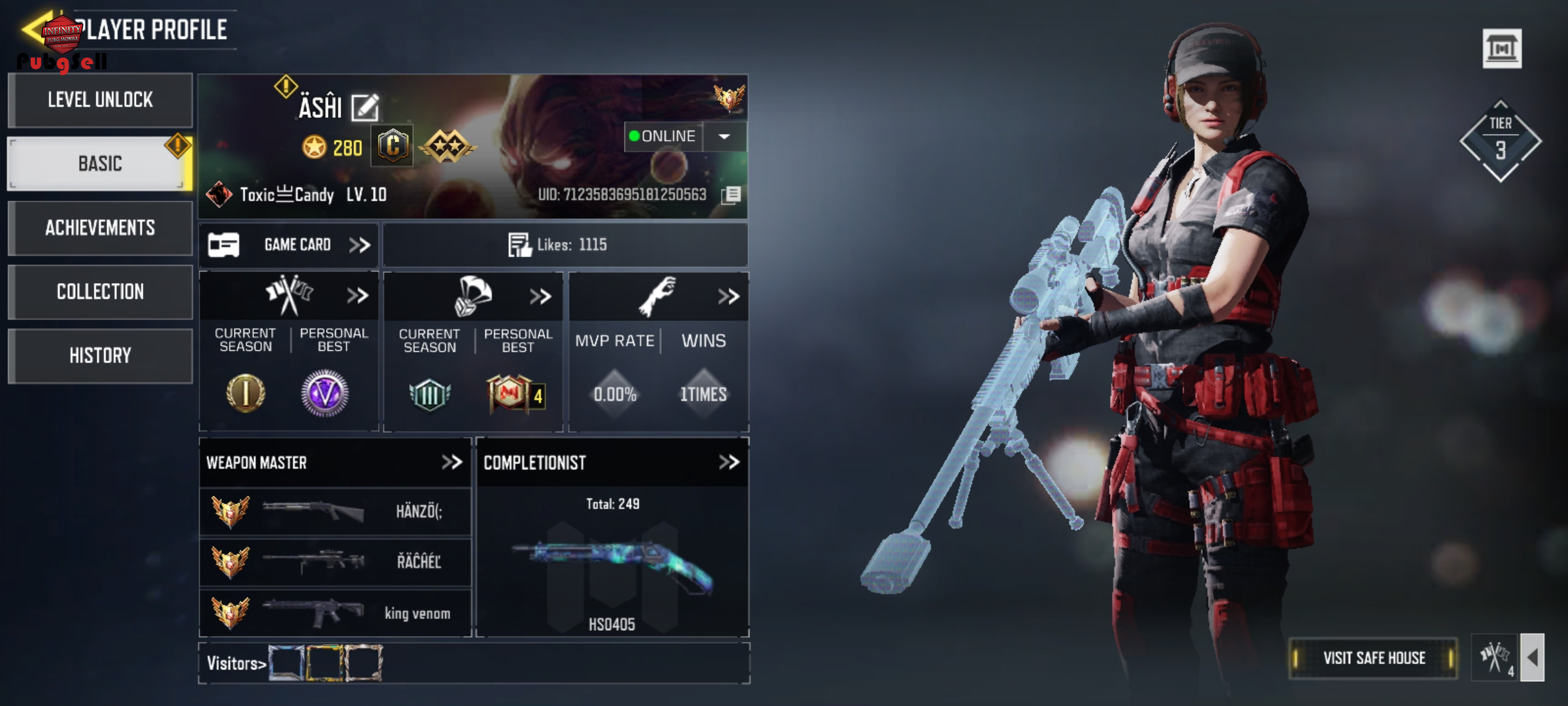1568x706 pixels.
Task: Switch to the Collection tab
Action: click(100, 292)
